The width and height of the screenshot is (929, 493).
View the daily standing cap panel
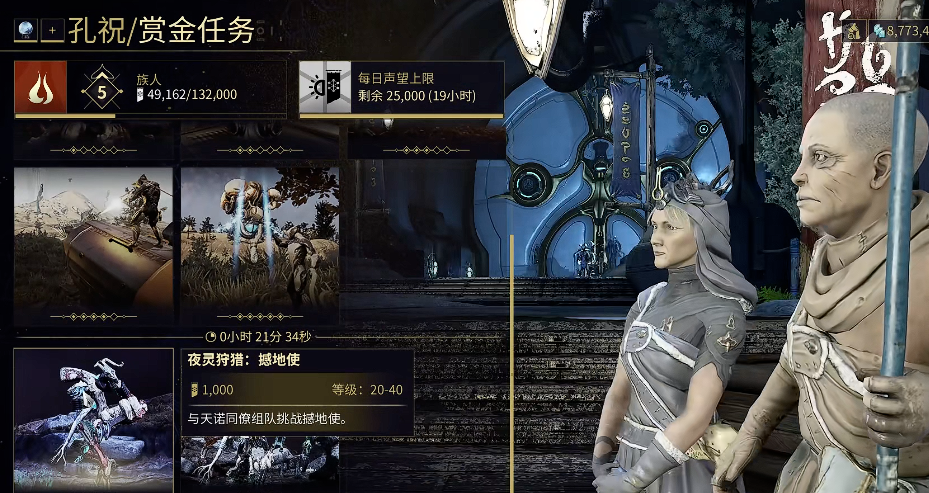tap(401, 88)
